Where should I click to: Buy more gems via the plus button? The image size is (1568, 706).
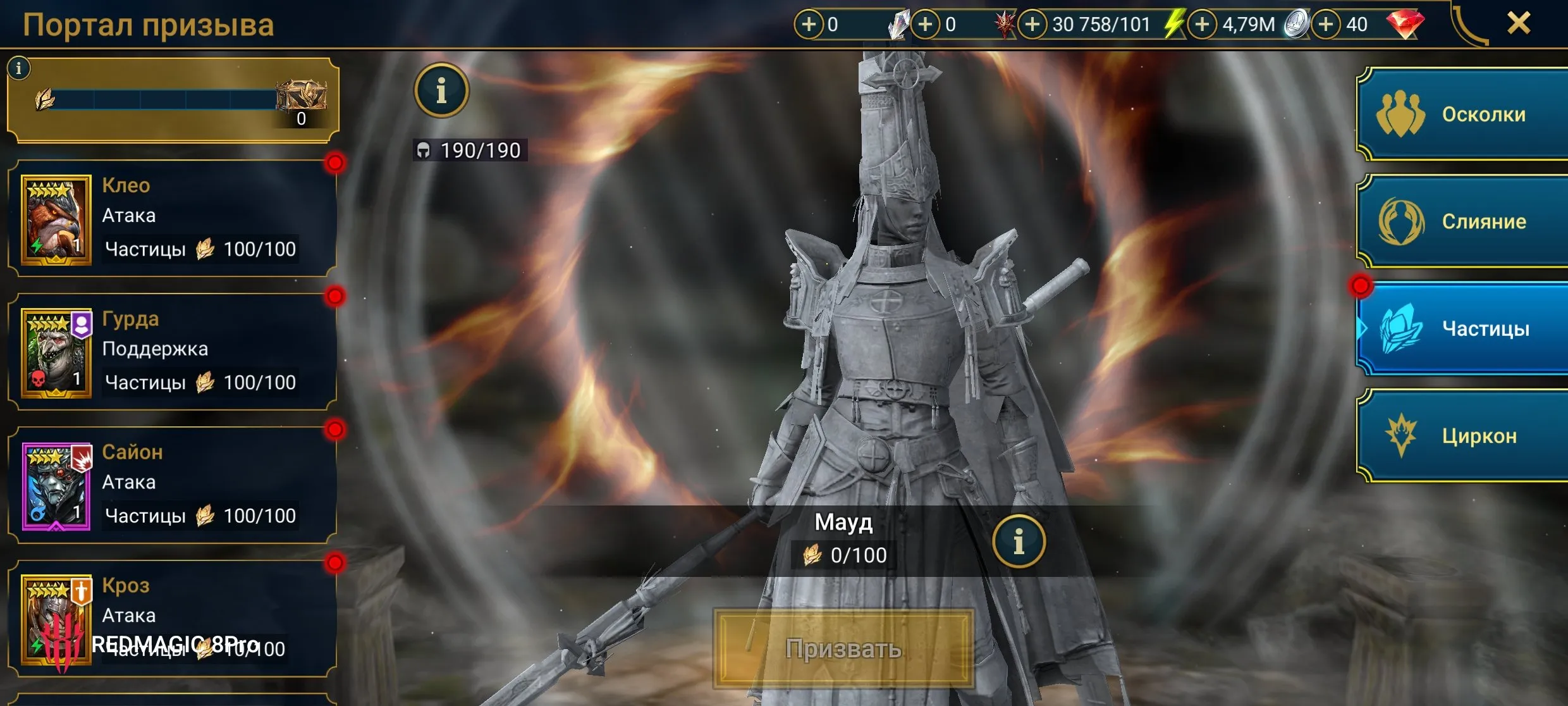(1326, 25)
